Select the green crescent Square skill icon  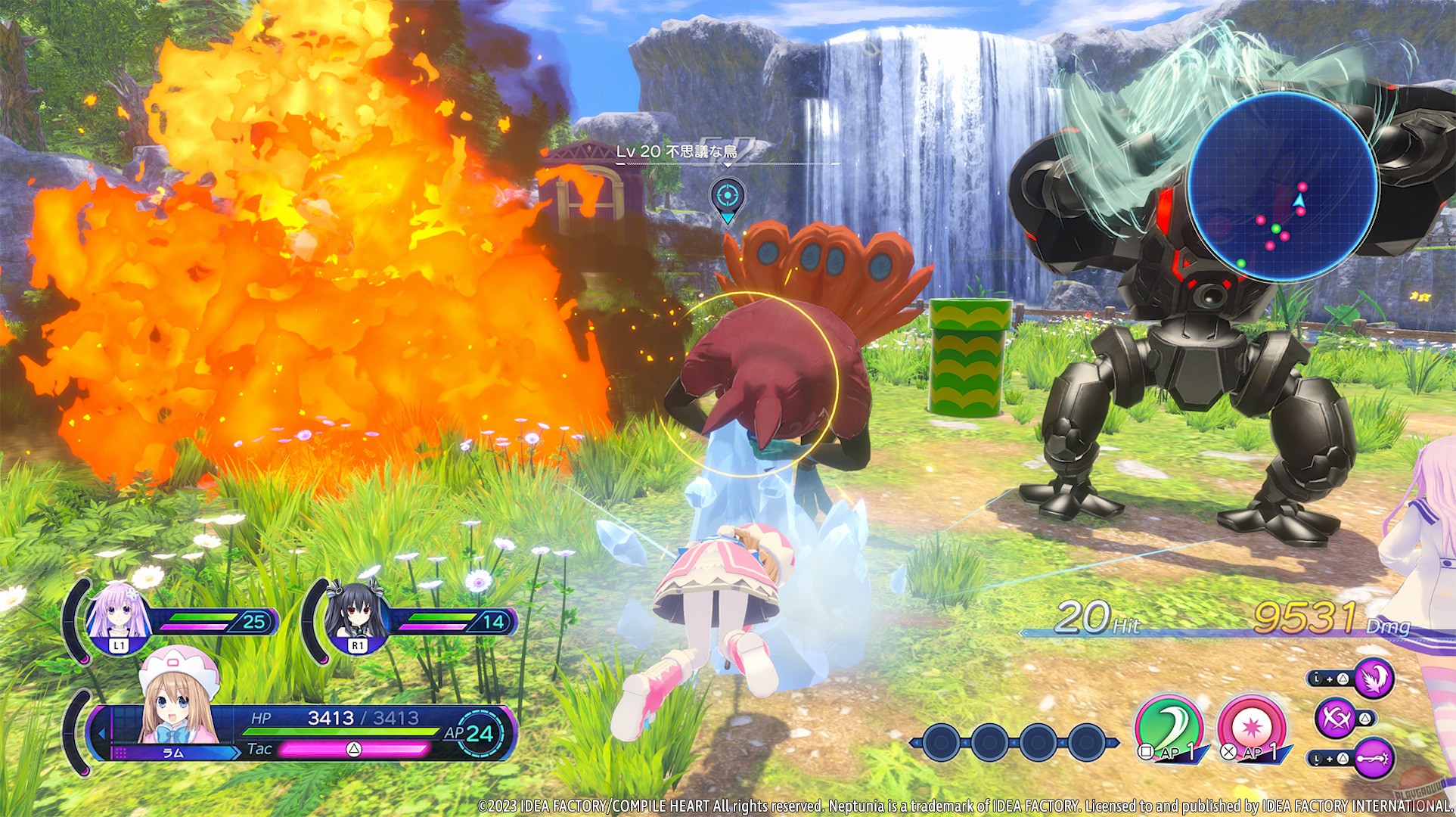[x=1169, y=724]
